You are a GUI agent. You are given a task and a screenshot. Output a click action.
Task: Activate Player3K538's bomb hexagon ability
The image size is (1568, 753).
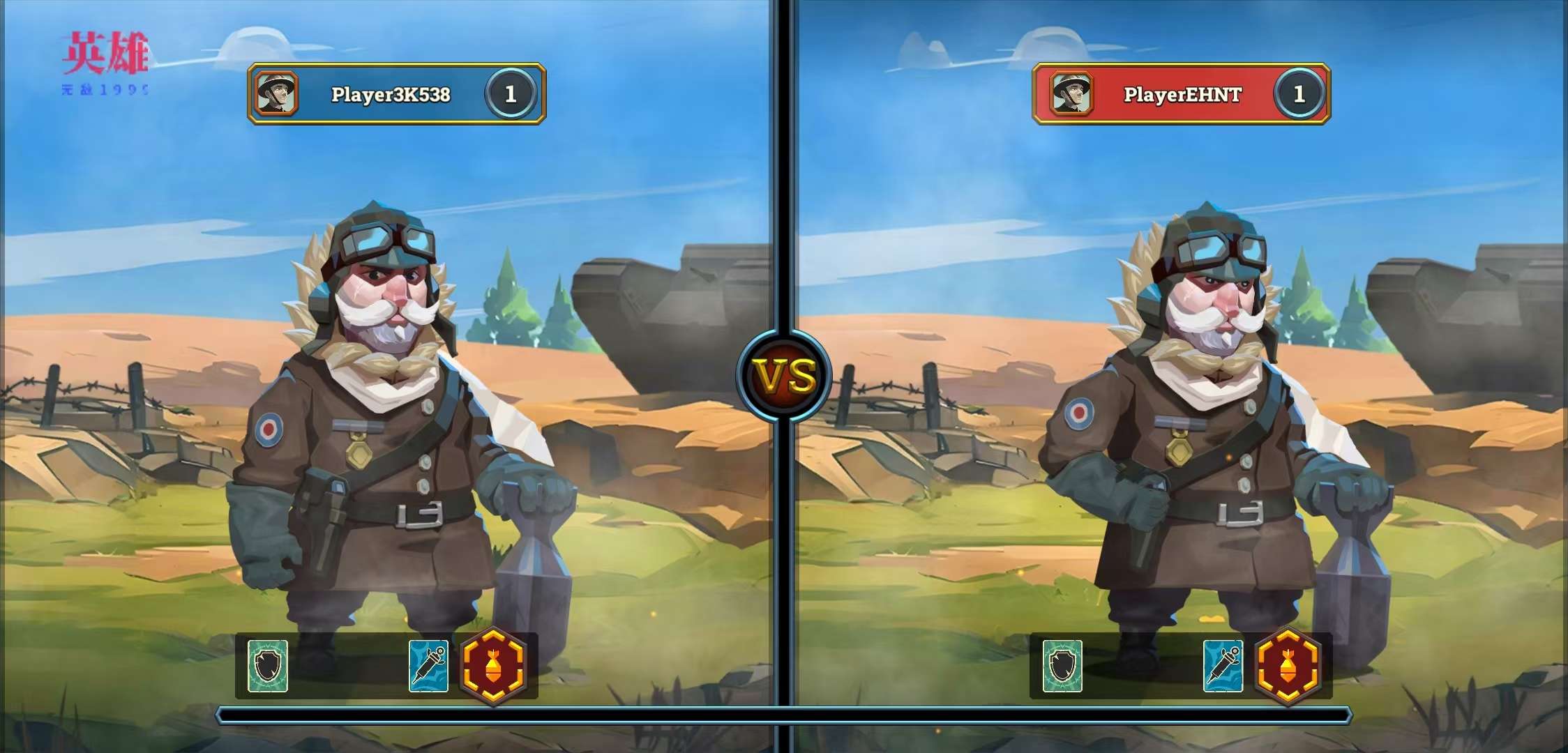click(493, 666)
